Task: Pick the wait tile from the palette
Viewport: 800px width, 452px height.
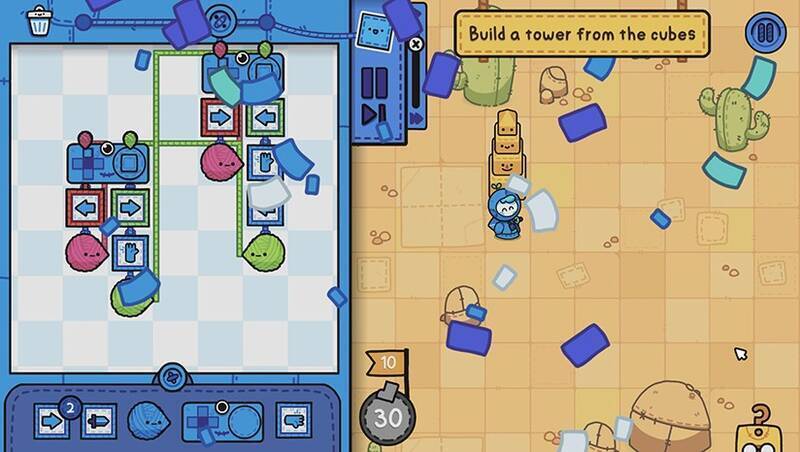Action: pos(97,421)
